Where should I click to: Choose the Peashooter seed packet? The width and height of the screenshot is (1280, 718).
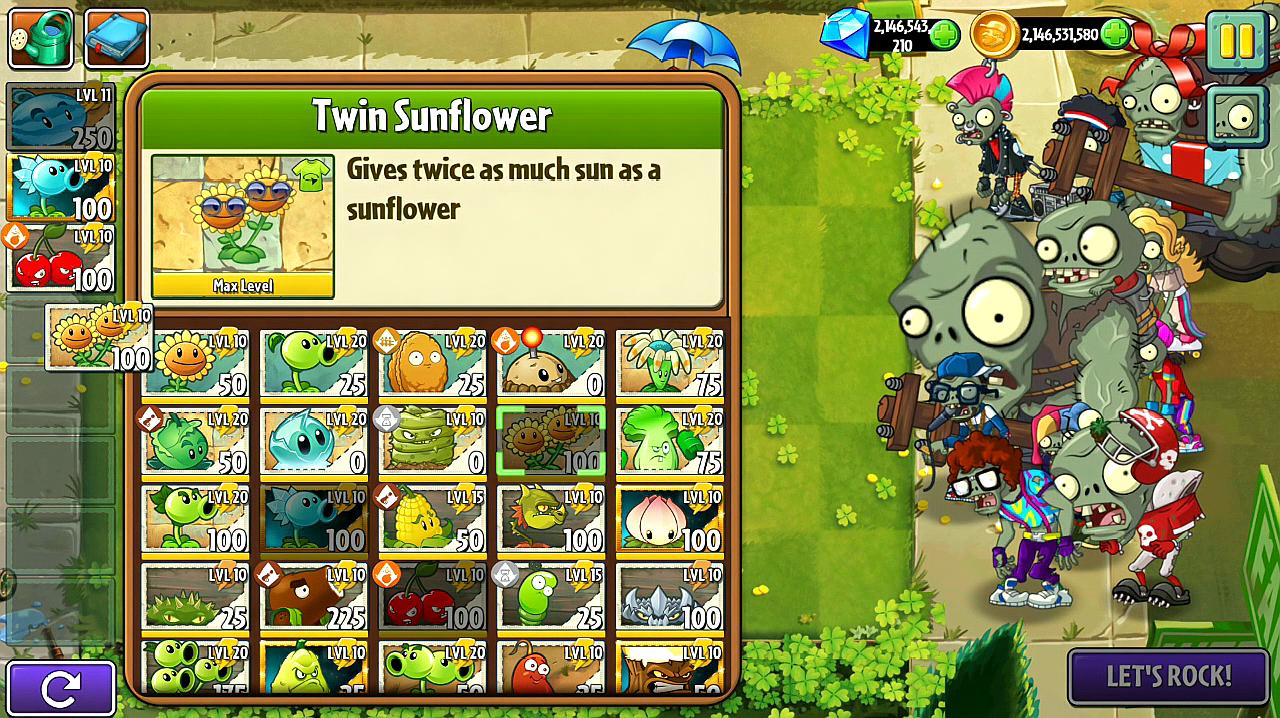314,362
